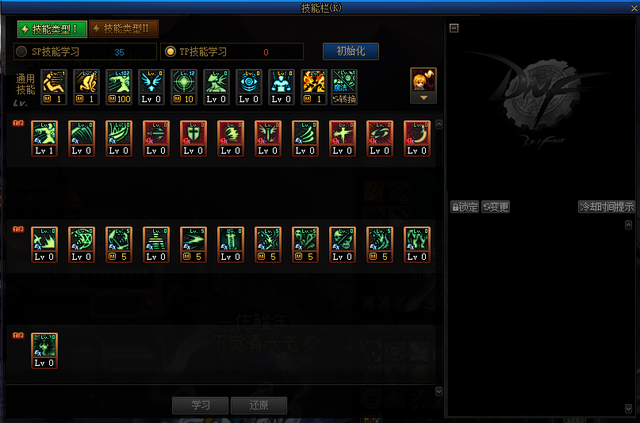The height and width of the screenshot is (423, 640).
Task: Click the 还原 restore button
Action: point(259,405)
